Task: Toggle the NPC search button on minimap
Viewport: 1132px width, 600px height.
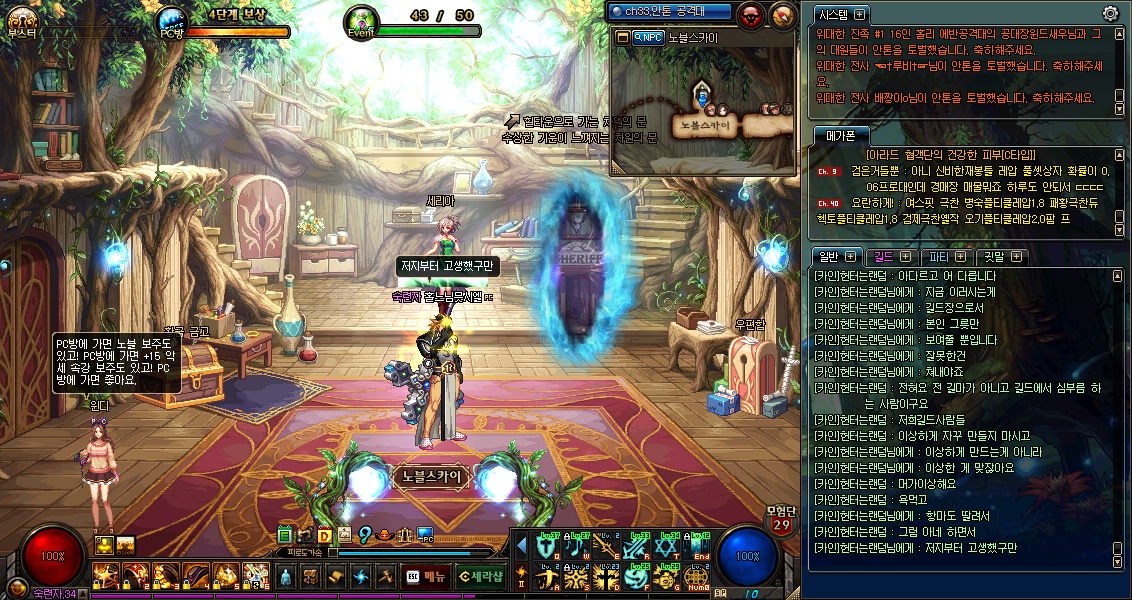Action: point(648,37)
